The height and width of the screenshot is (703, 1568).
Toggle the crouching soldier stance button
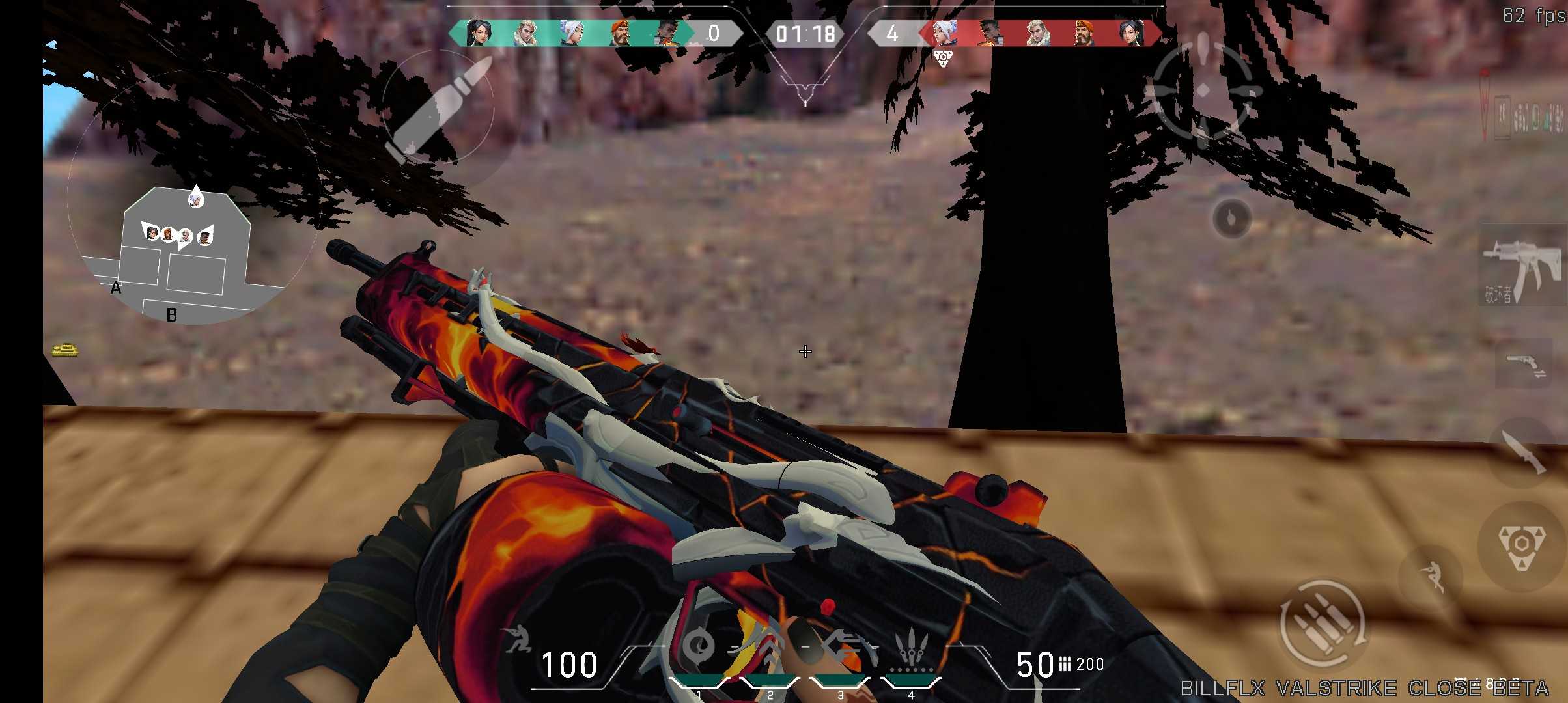pos(1431,575)
